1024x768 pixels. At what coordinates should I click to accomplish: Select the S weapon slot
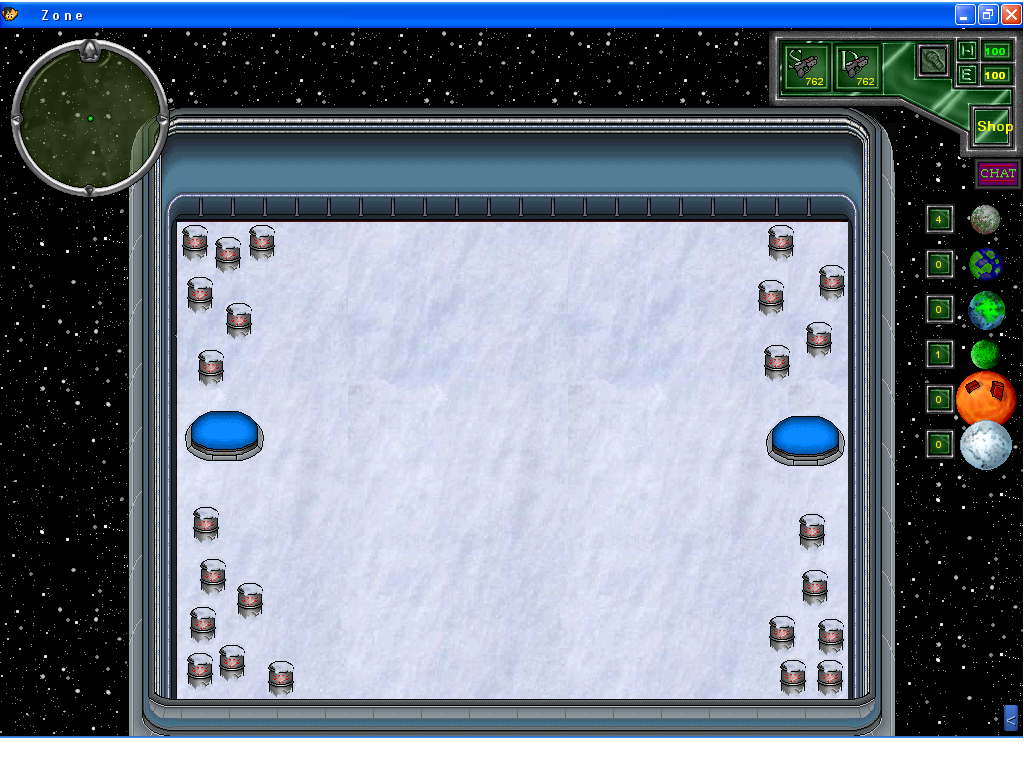pyautogui.click(x=806, y=67)
